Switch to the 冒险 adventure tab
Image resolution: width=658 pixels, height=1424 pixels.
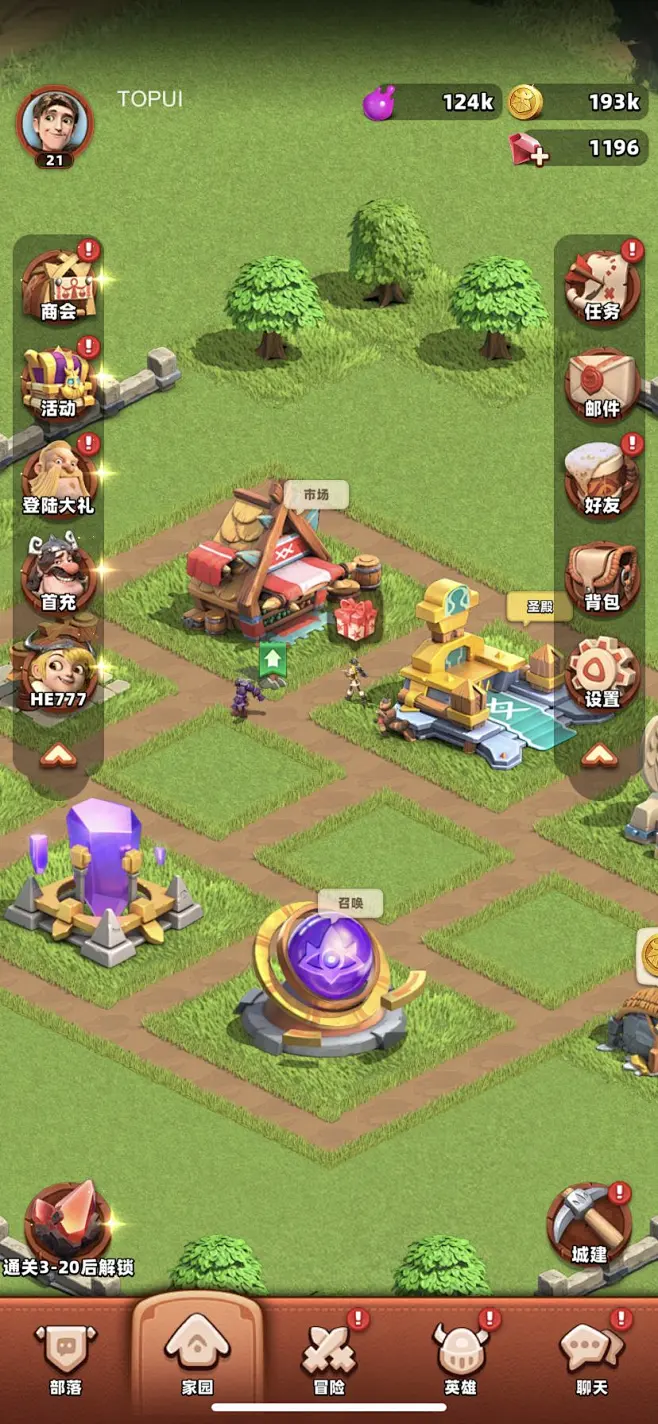click(x=329, y=1359)
